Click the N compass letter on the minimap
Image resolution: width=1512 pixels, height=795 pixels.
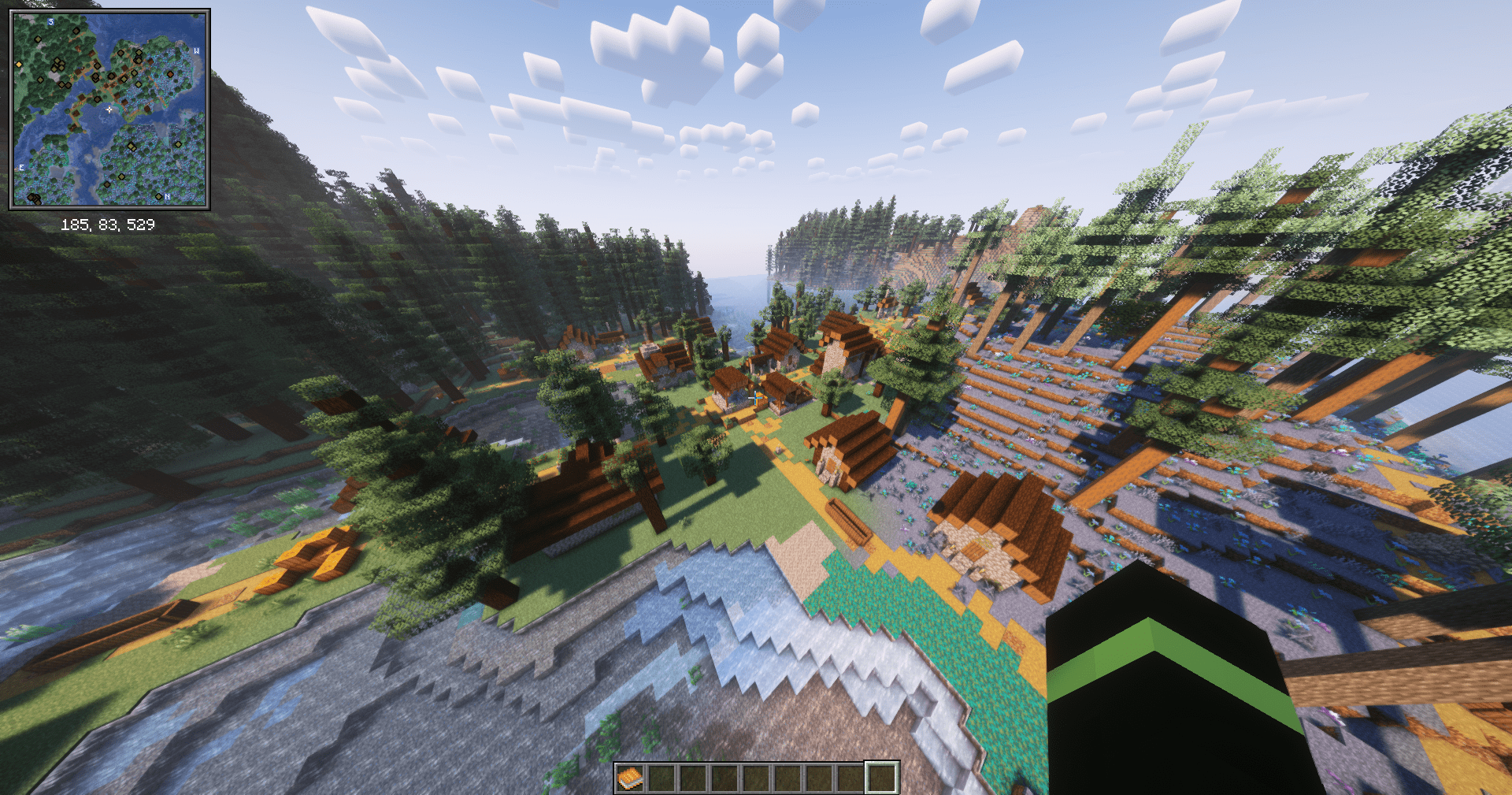click(167, 196)
